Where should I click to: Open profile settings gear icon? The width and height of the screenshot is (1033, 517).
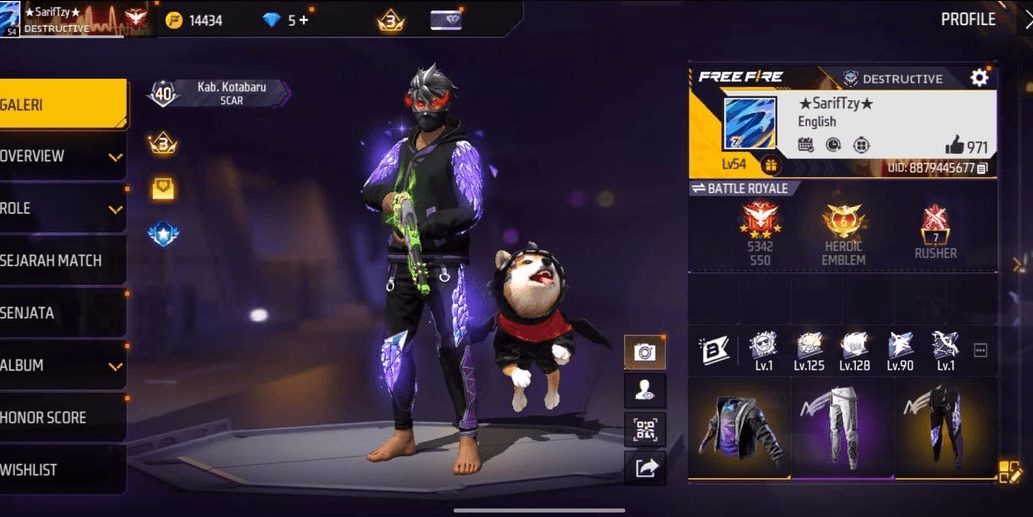point(979,78)
